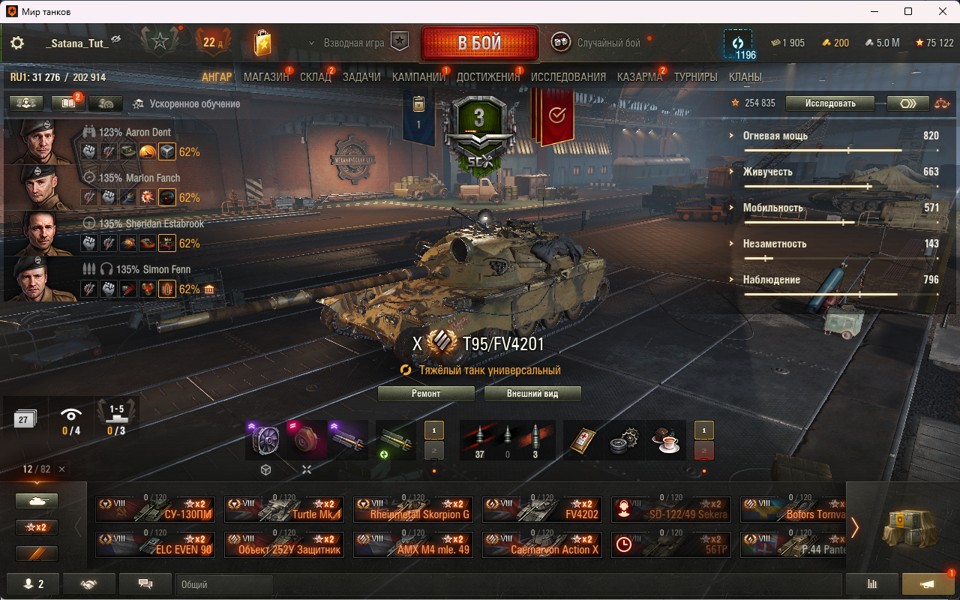The height and width of the screenshot is (600, 960).
Task: Click the Ремонт repair button
Action: point(426,394)
